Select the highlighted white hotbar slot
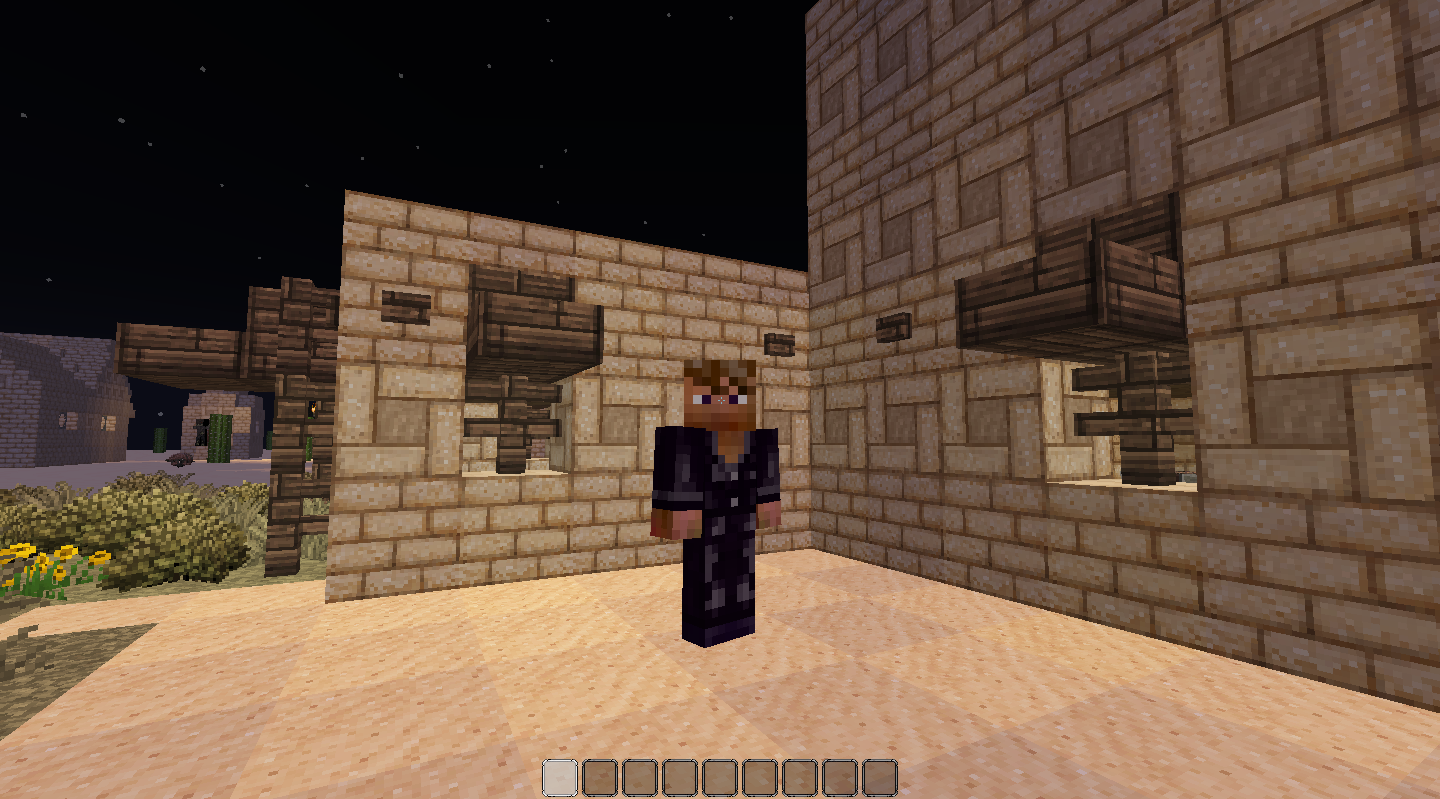The image size is (1440, 799). 560,777
